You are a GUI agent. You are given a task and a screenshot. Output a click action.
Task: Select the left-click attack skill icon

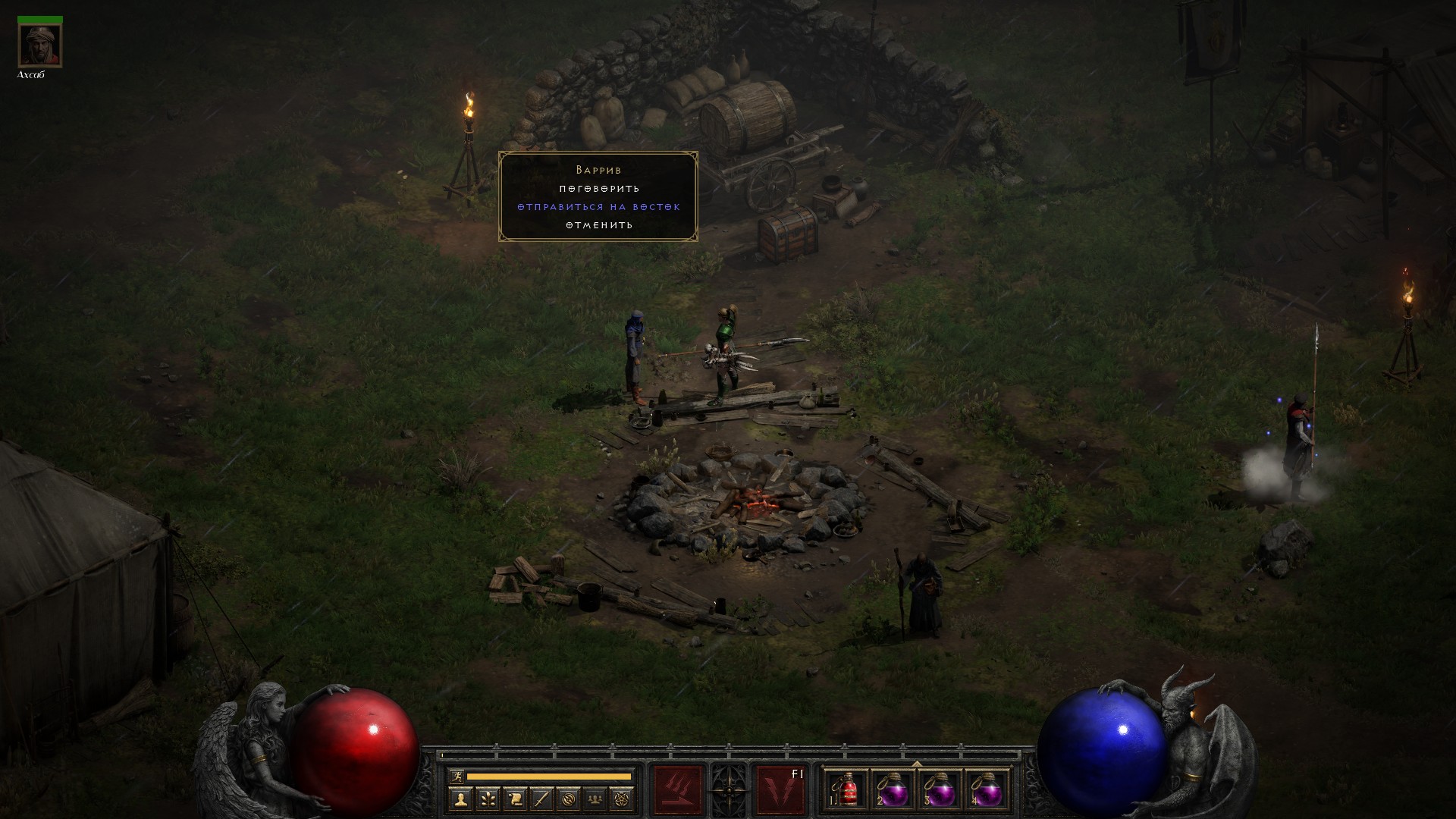coord(678,790)
